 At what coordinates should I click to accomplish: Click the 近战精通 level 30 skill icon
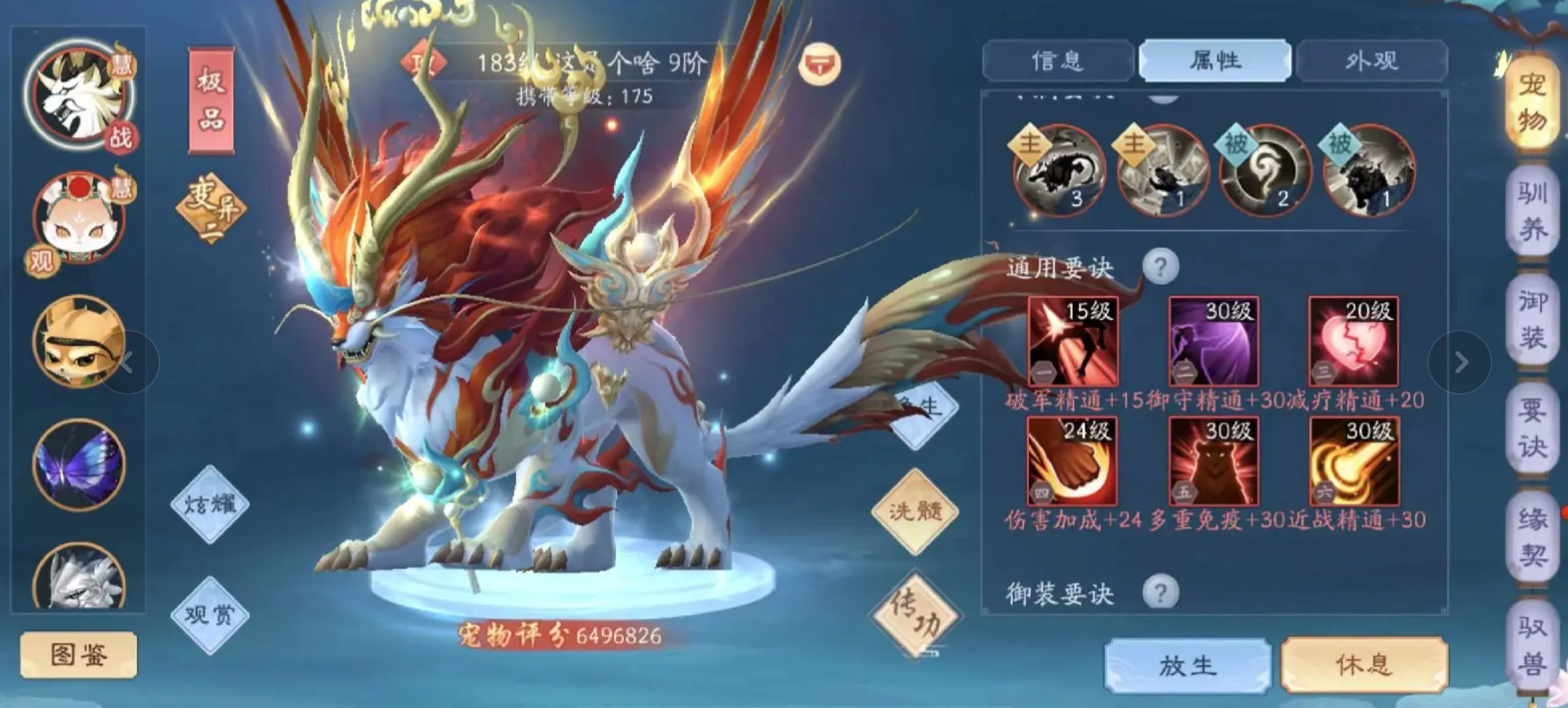click(x=1352, y=460)
